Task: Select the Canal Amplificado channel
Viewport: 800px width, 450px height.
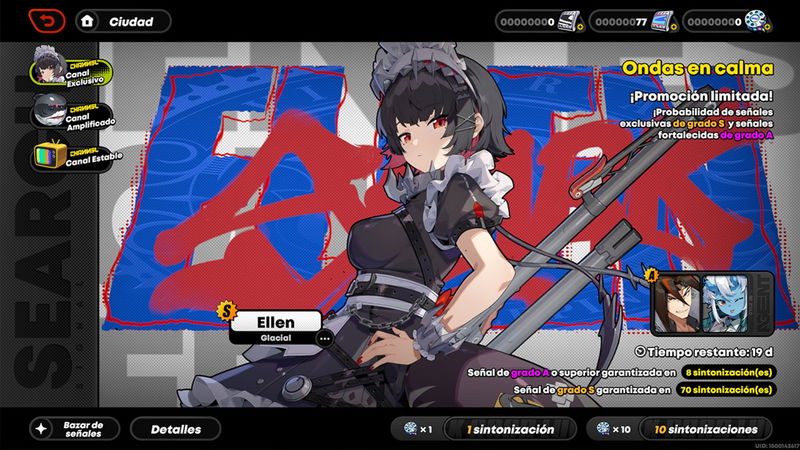Action: click(70, 113)
